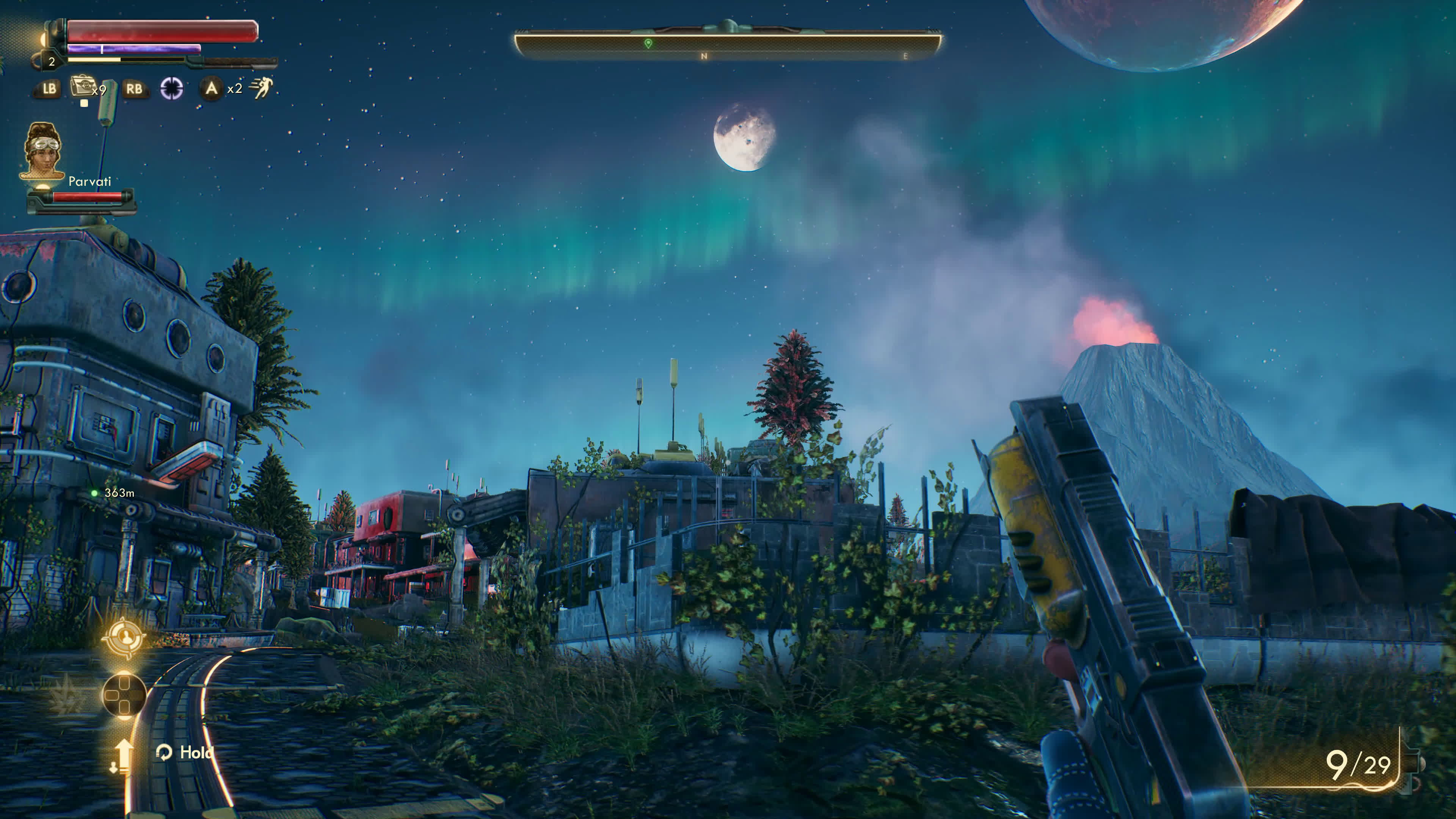Select the green quest marker on compass

pyautogui.click(x=648, y=44)
